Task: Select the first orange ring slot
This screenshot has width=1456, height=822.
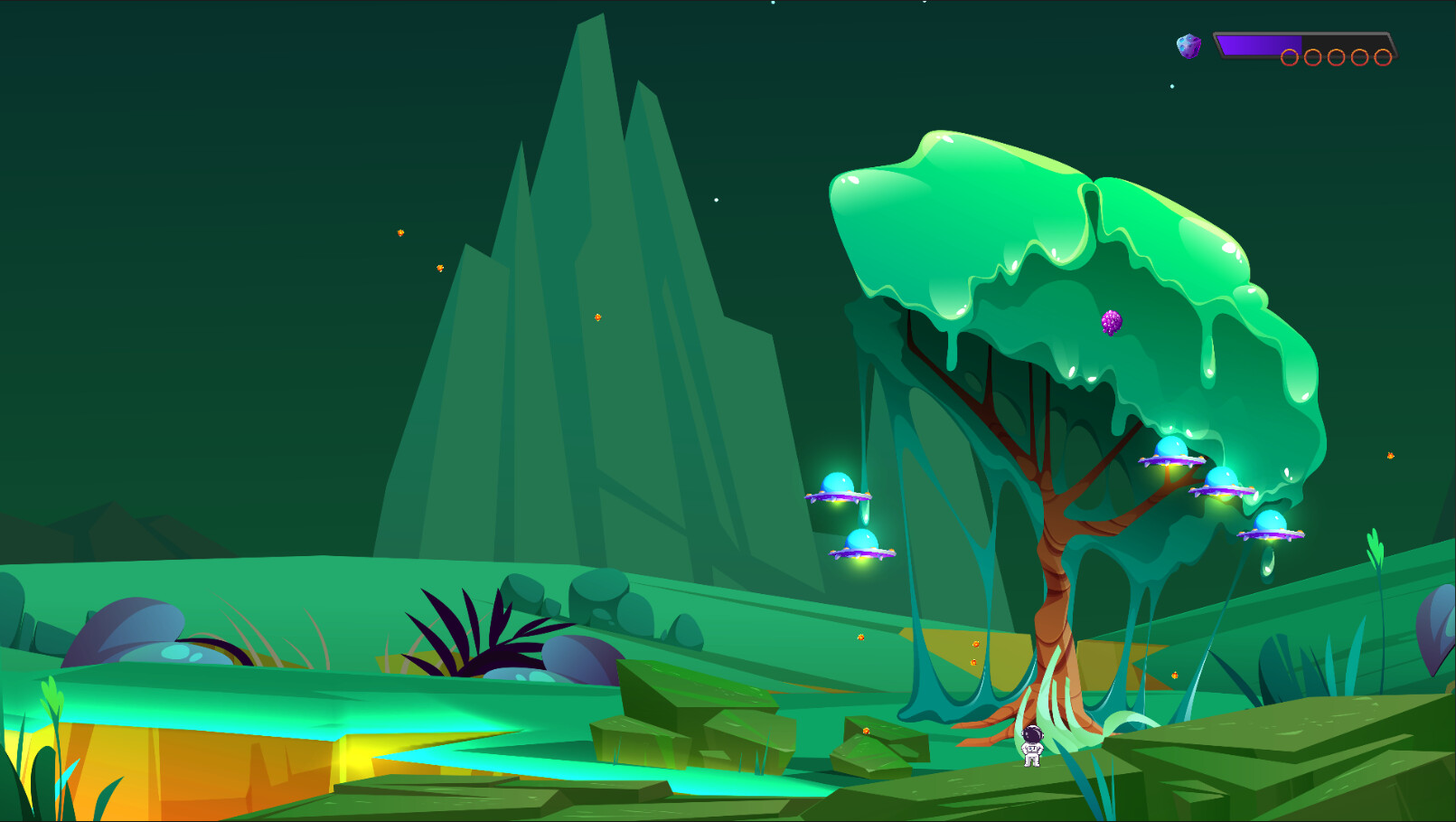Action: (x=1290, y=57)
